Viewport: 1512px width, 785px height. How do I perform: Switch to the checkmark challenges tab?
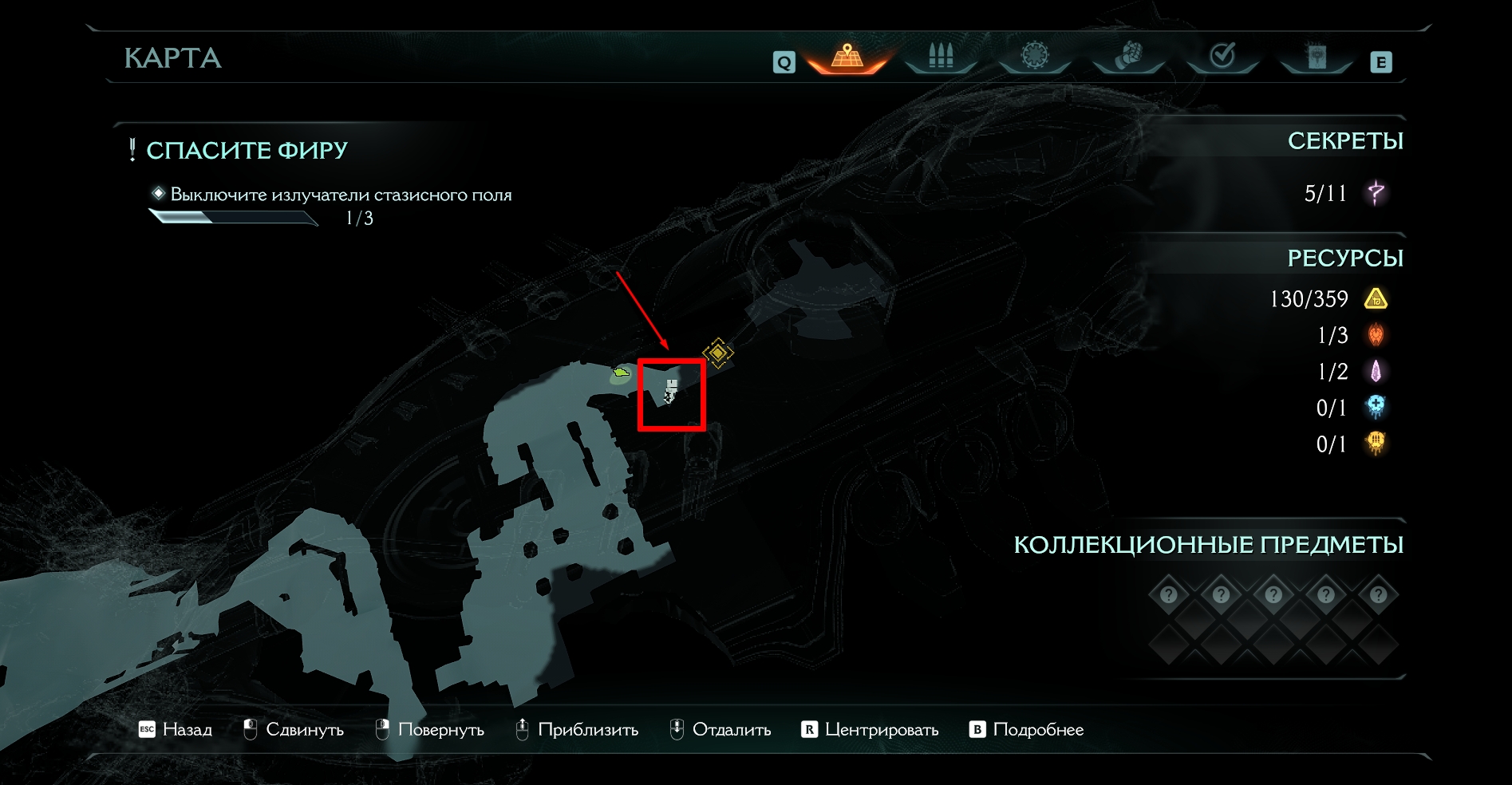(x=1222, y=57)
